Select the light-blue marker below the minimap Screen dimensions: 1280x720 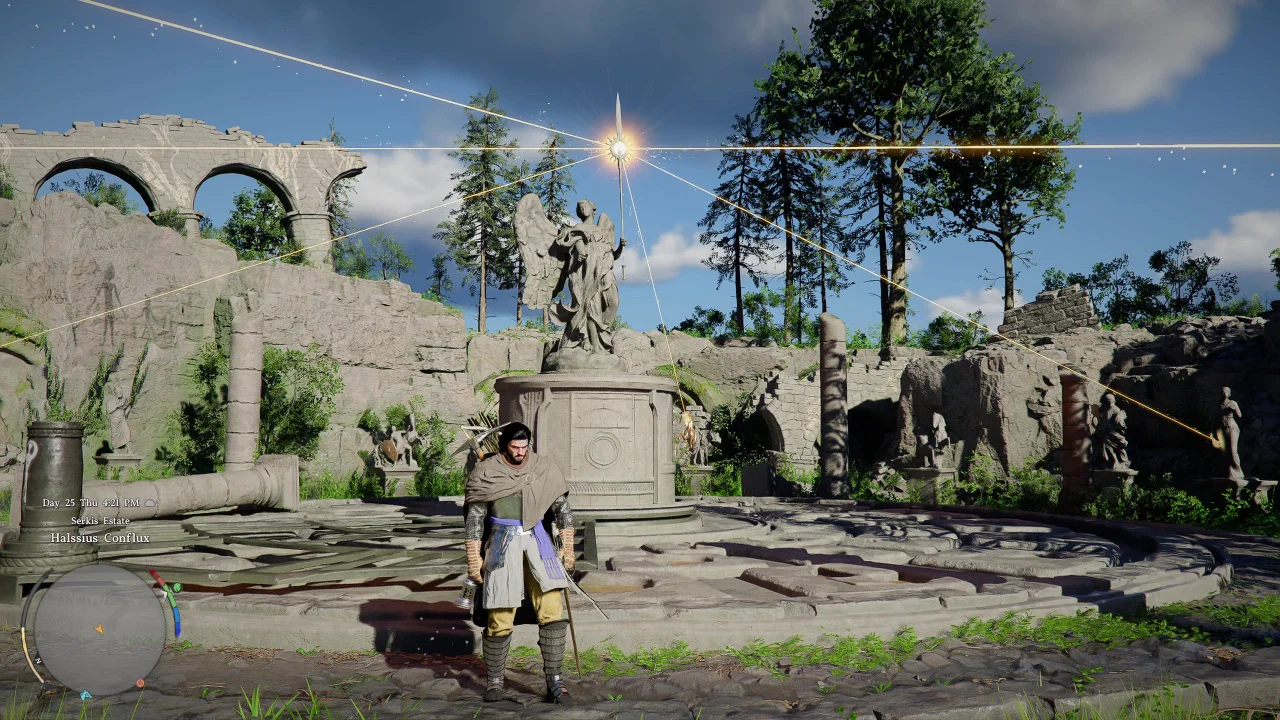pyautogui.click(x=85, y=695)
